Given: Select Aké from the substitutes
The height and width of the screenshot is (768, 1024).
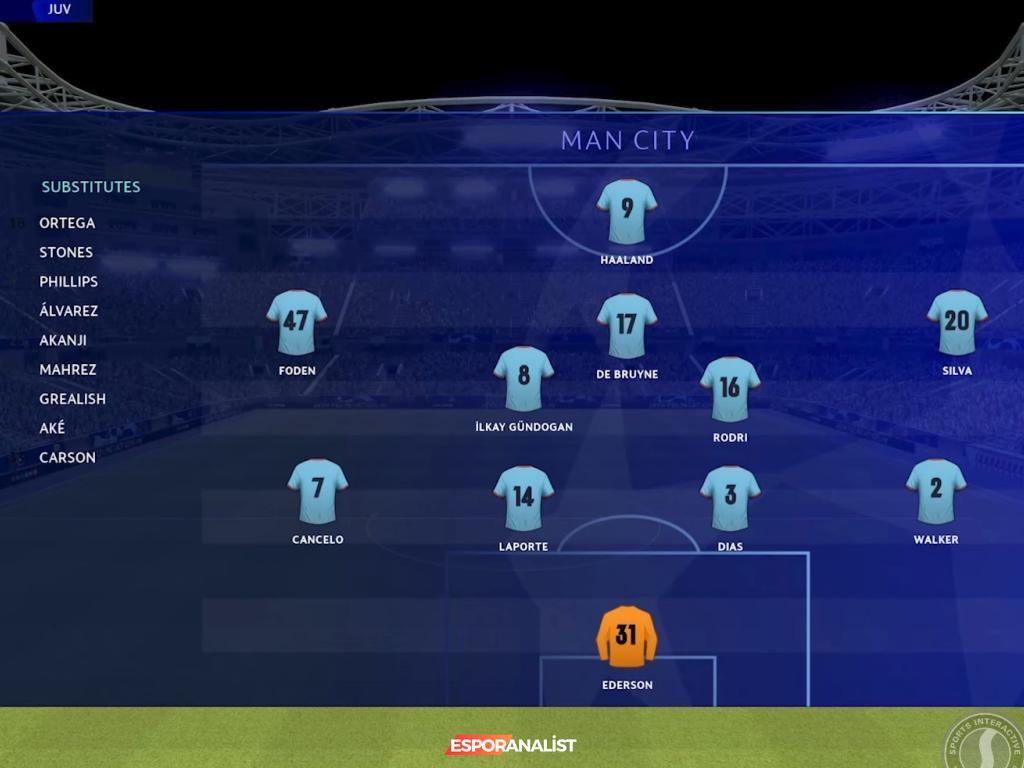Looking at the screenshot, I should 52,428.
